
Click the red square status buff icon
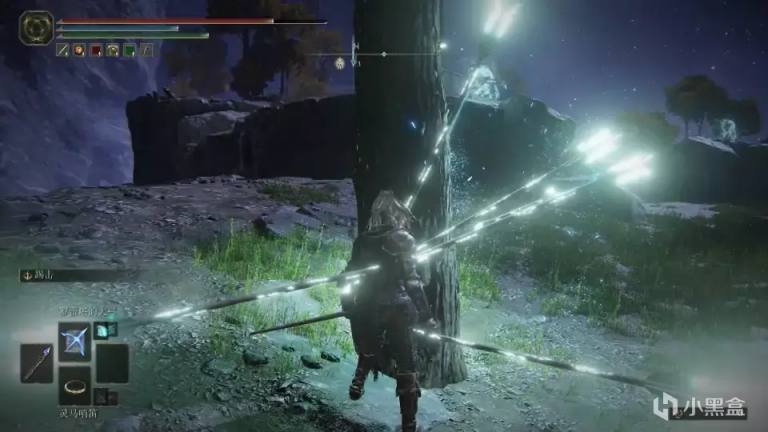tap(96, 49)
